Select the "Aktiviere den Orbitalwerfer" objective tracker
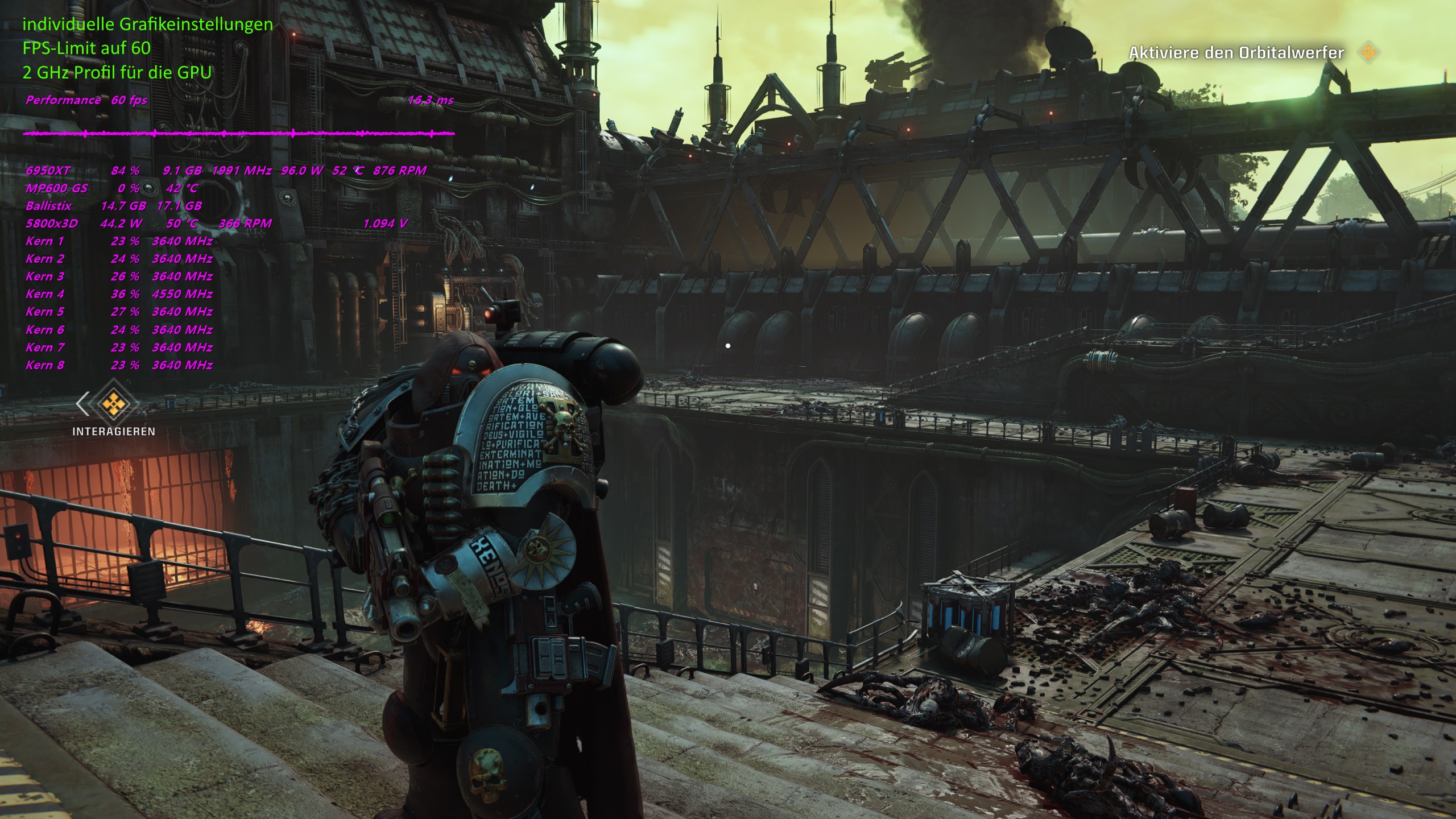 (x=1236, y=53)
